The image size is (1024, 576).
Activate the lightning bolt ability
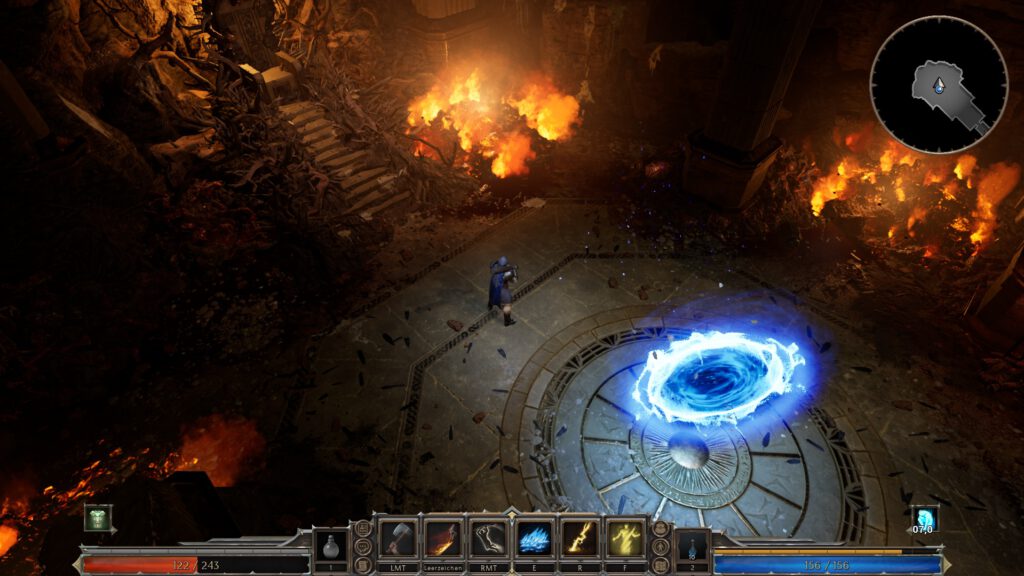pyautogui.click(x=581, y=539)
